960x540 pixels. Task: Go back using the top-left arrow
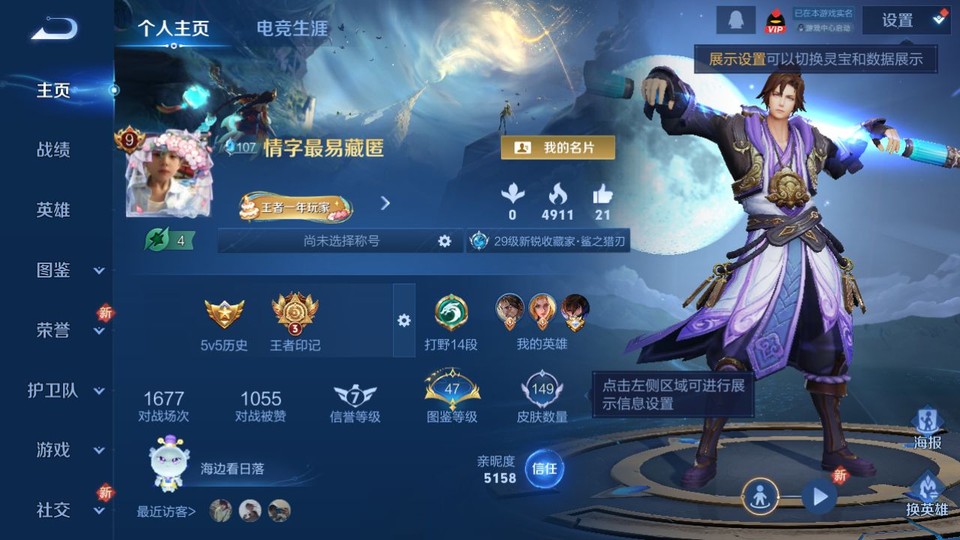54,29
